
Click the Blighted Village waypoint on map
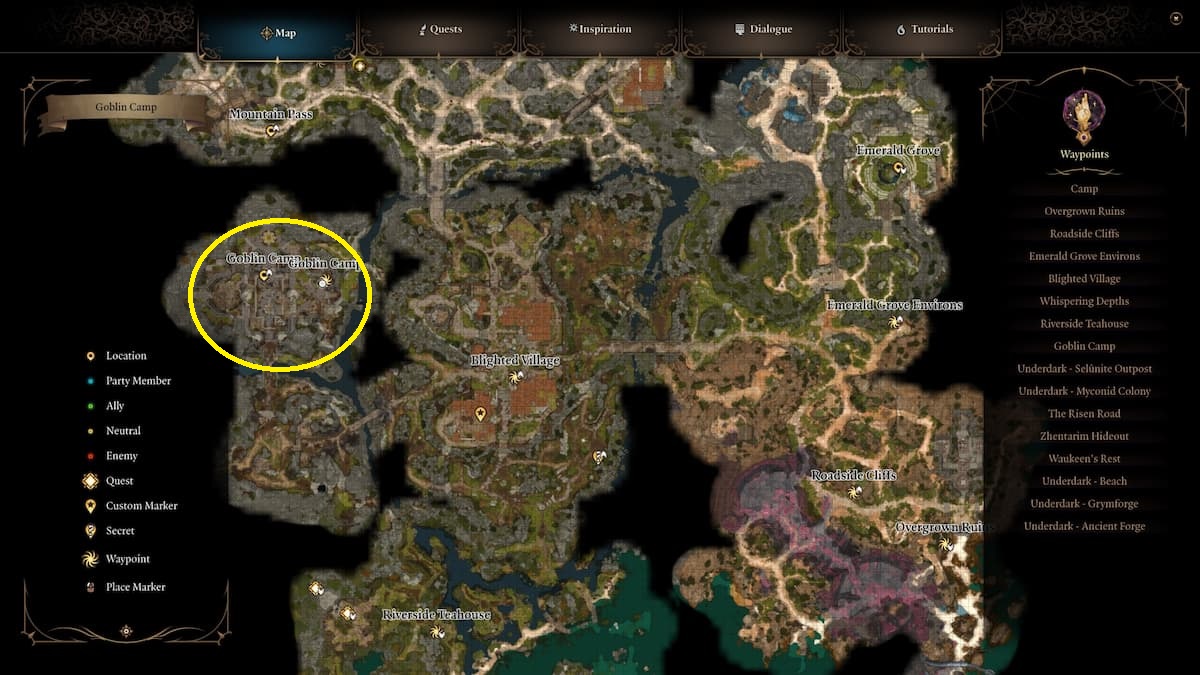[x=515, y=377]
